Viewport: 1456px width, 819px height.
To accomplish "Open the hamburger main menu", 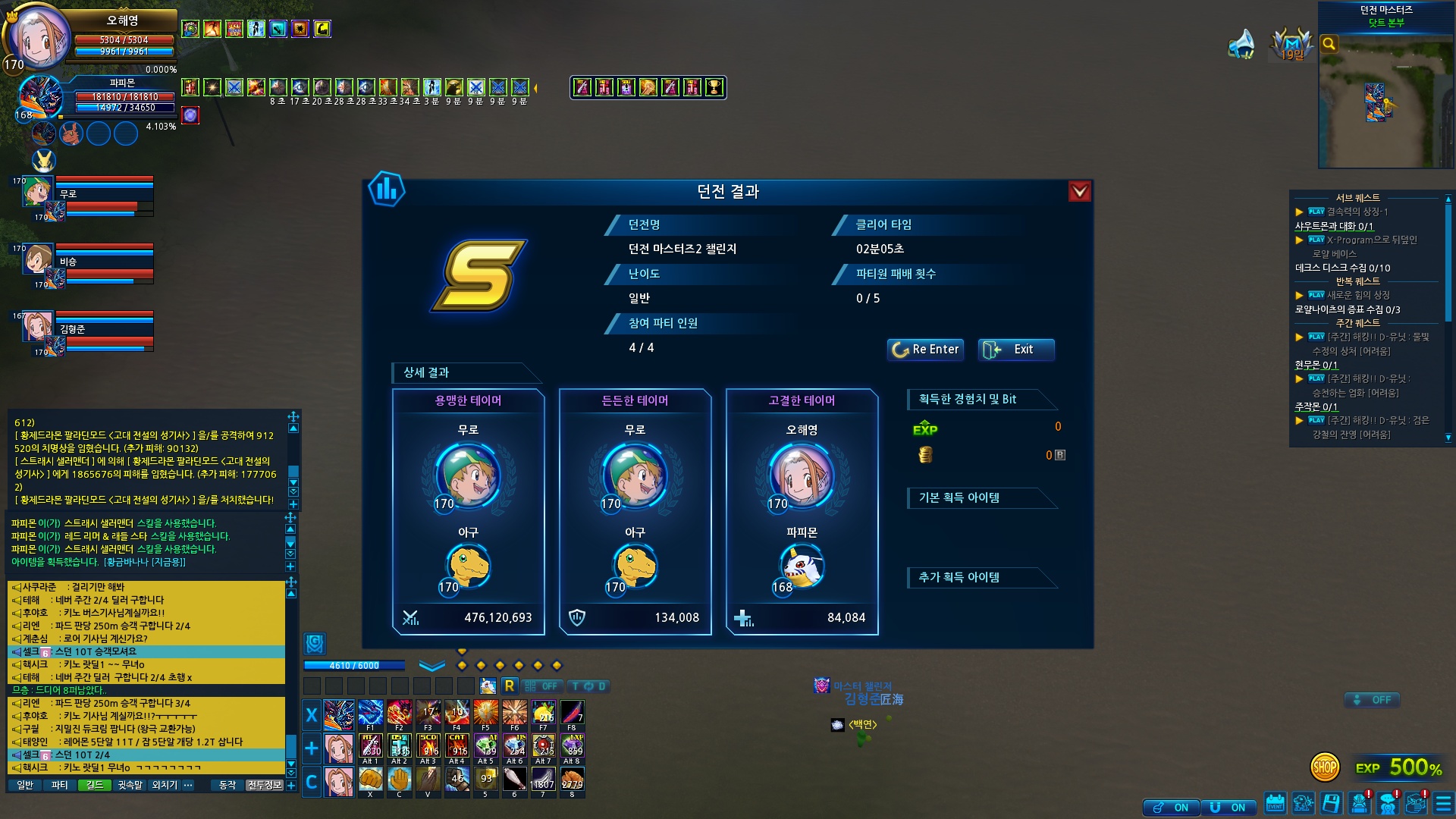I will pos(1443,803).
